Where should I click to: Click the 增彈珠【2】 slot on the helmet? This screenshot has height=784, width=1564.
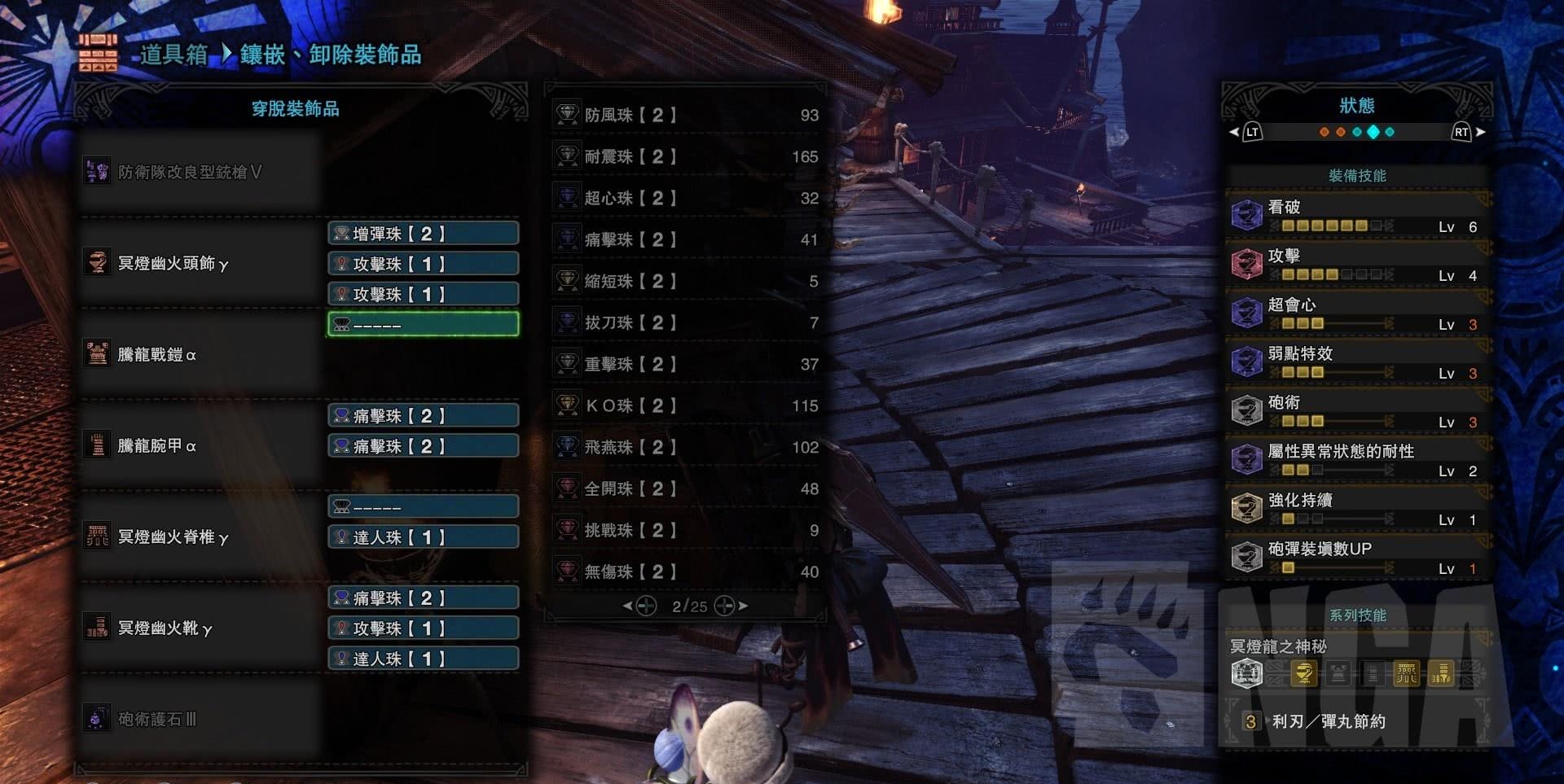[423, 234]
